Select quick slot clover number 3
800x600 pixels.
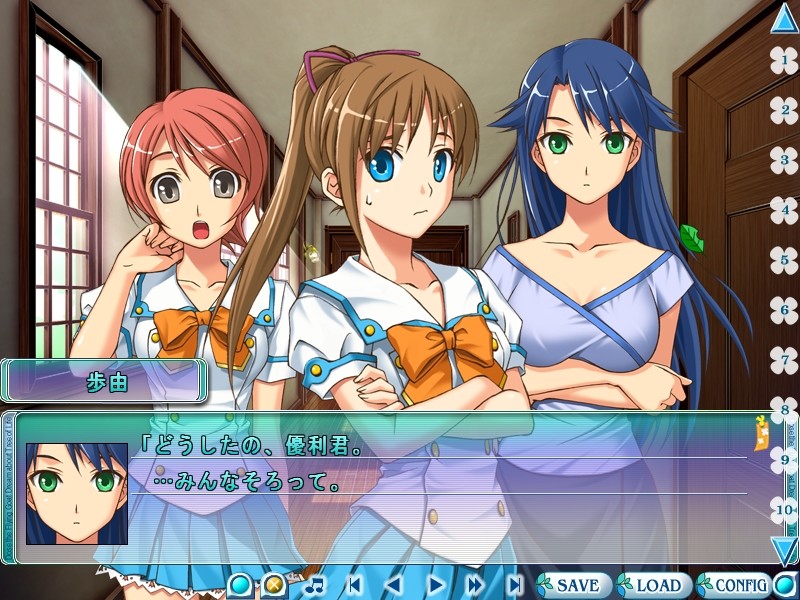[x=784, y=158]
